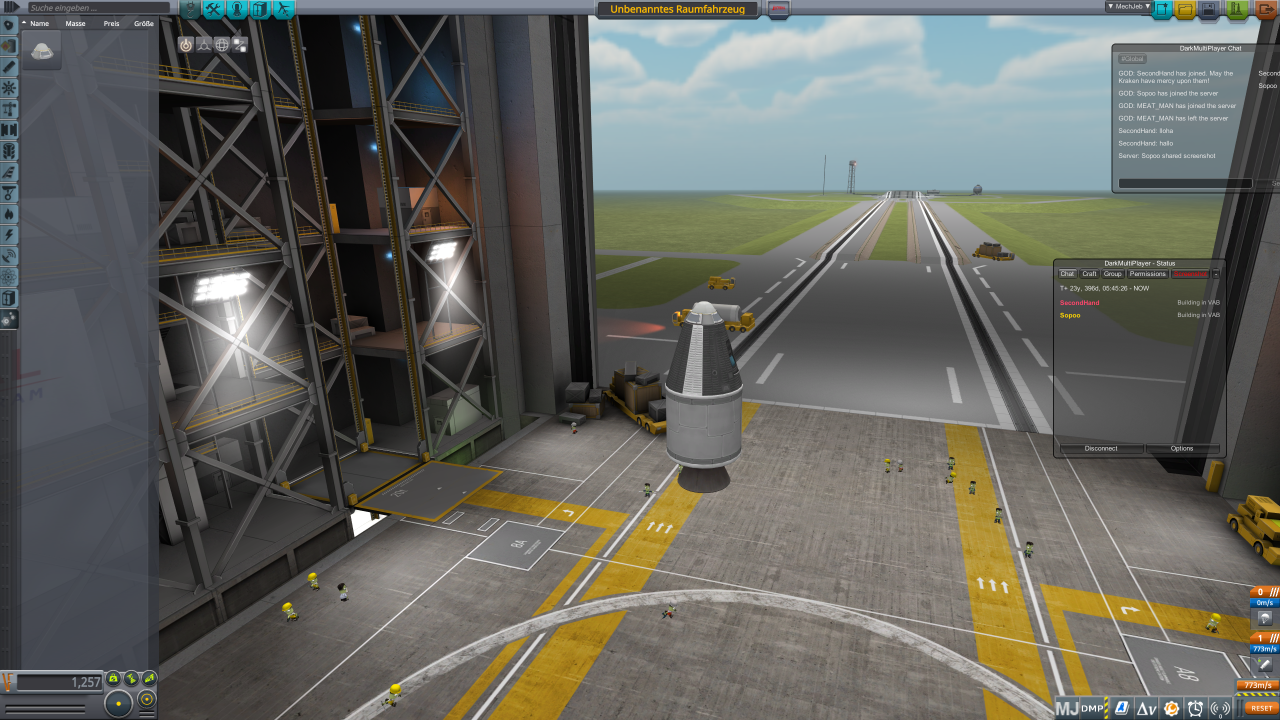Exit the VAB via the orange button
Screen dimensions: 1280x720
click(x=1266, y=10)
